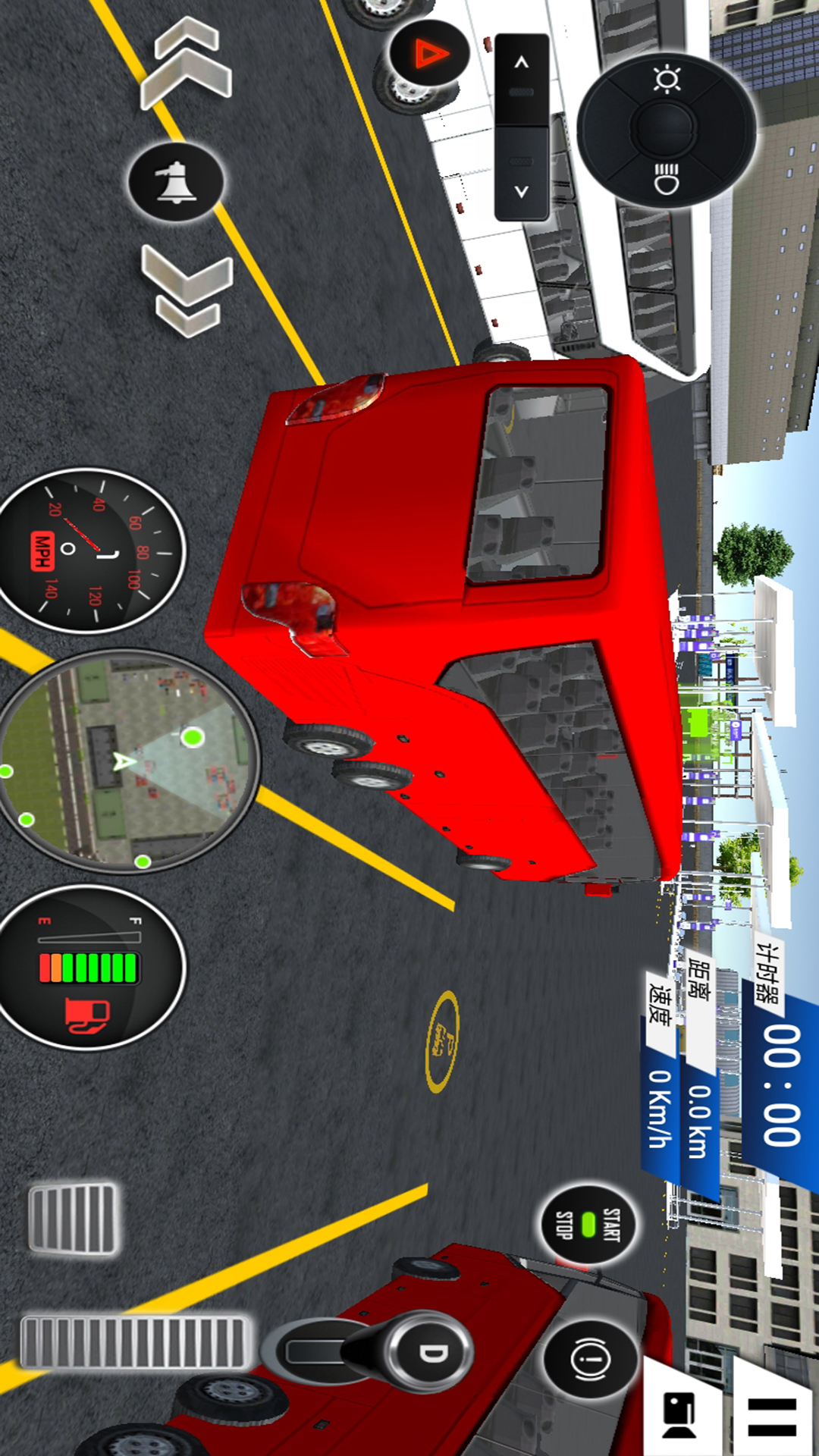Tap the upward-pointing double chevron steering arrow
The image size is (819, 1456).
187,64
